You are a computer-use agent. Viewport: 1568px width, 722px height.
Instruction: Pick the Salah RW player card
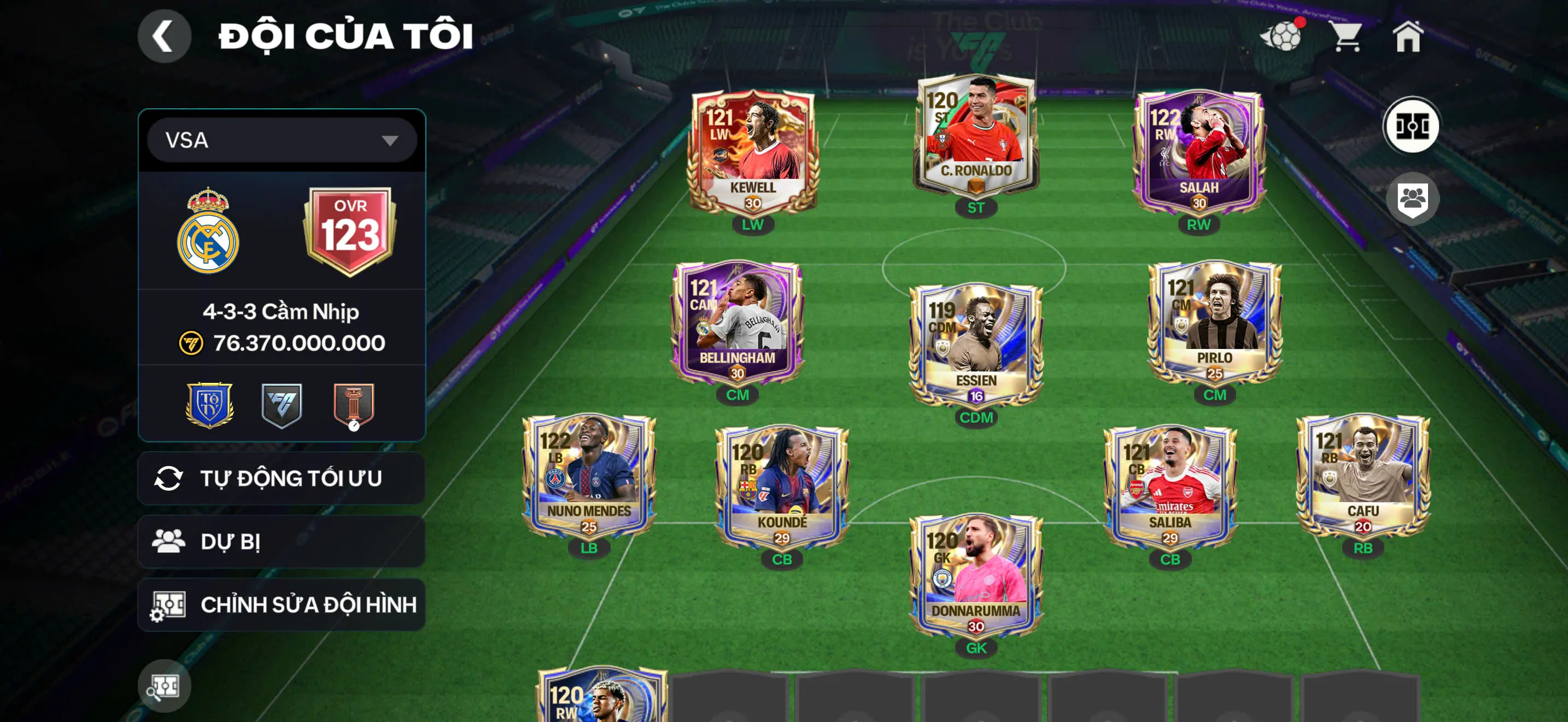(x=1198, y=152)
